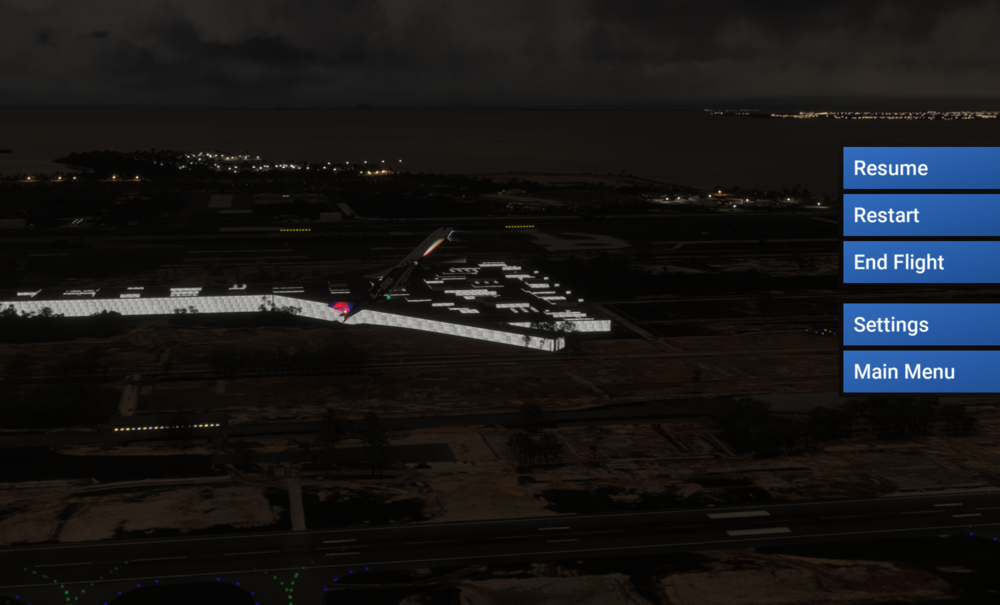Choose End Flight from the pause menu
Image resolution: width=1000 pixels, height=605 pixels.
[x=920, y=262]
